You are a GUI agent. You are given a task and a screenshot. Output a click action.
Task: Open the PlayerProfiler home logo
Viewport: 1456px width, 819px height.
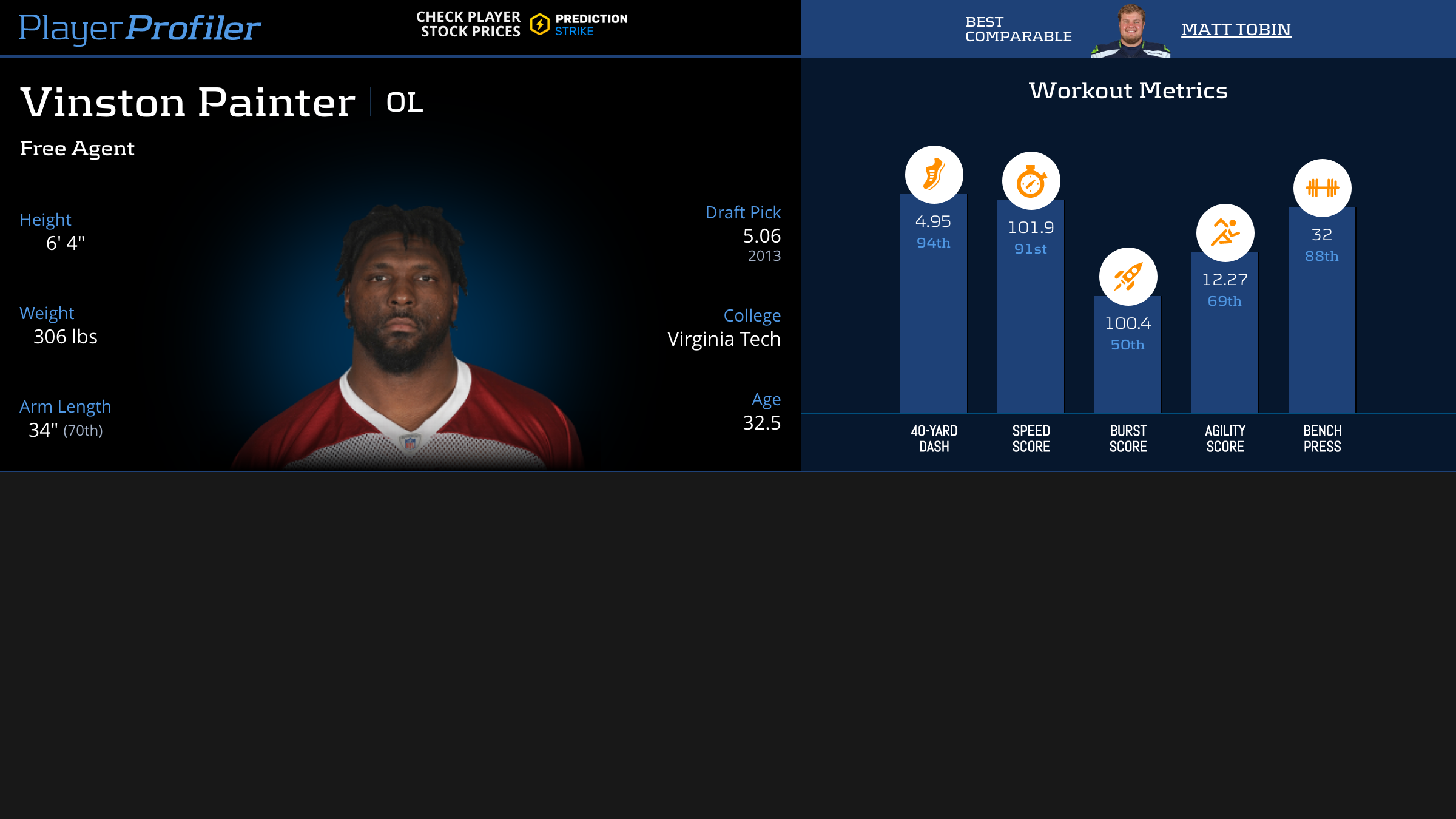(x=140, y=28)
